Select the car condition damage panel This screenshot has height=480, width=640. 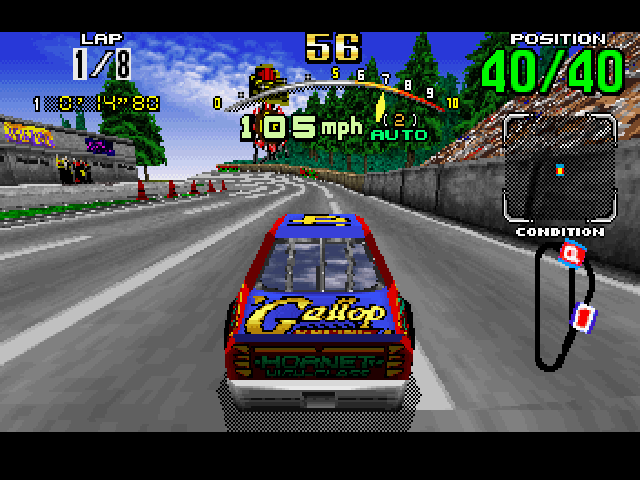[x=559, y=168]
